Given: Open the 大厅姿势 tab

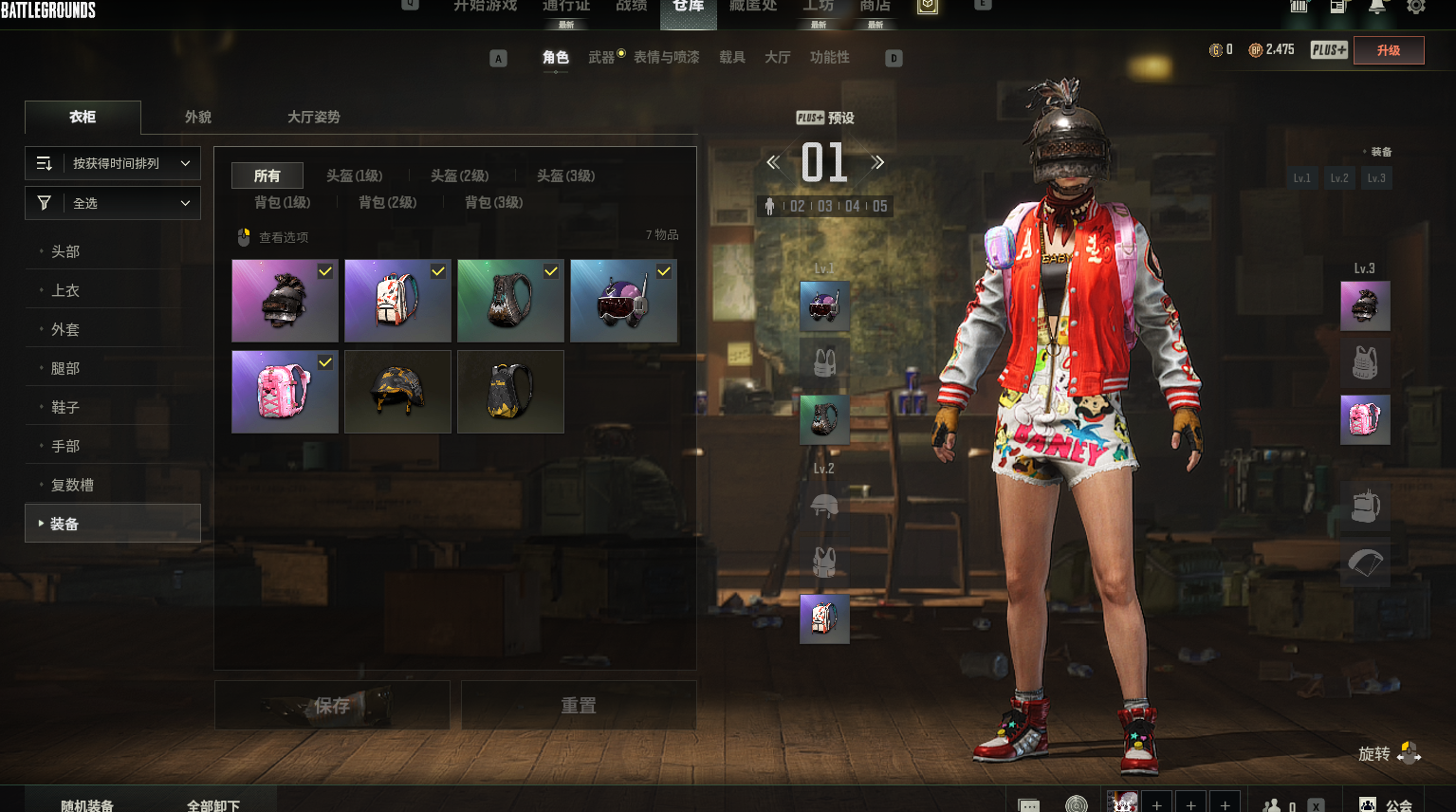Looking at the screenshot, I should [313, 117].
